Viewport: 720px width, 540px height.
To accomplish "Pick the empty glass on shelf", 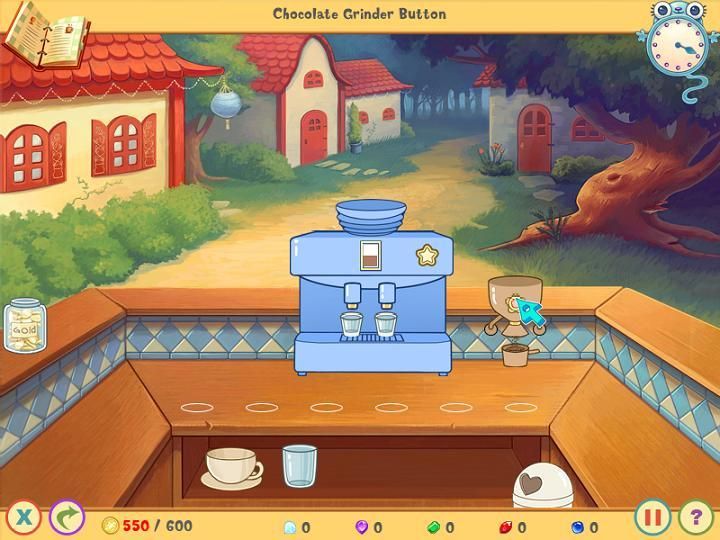I will 299,466.
